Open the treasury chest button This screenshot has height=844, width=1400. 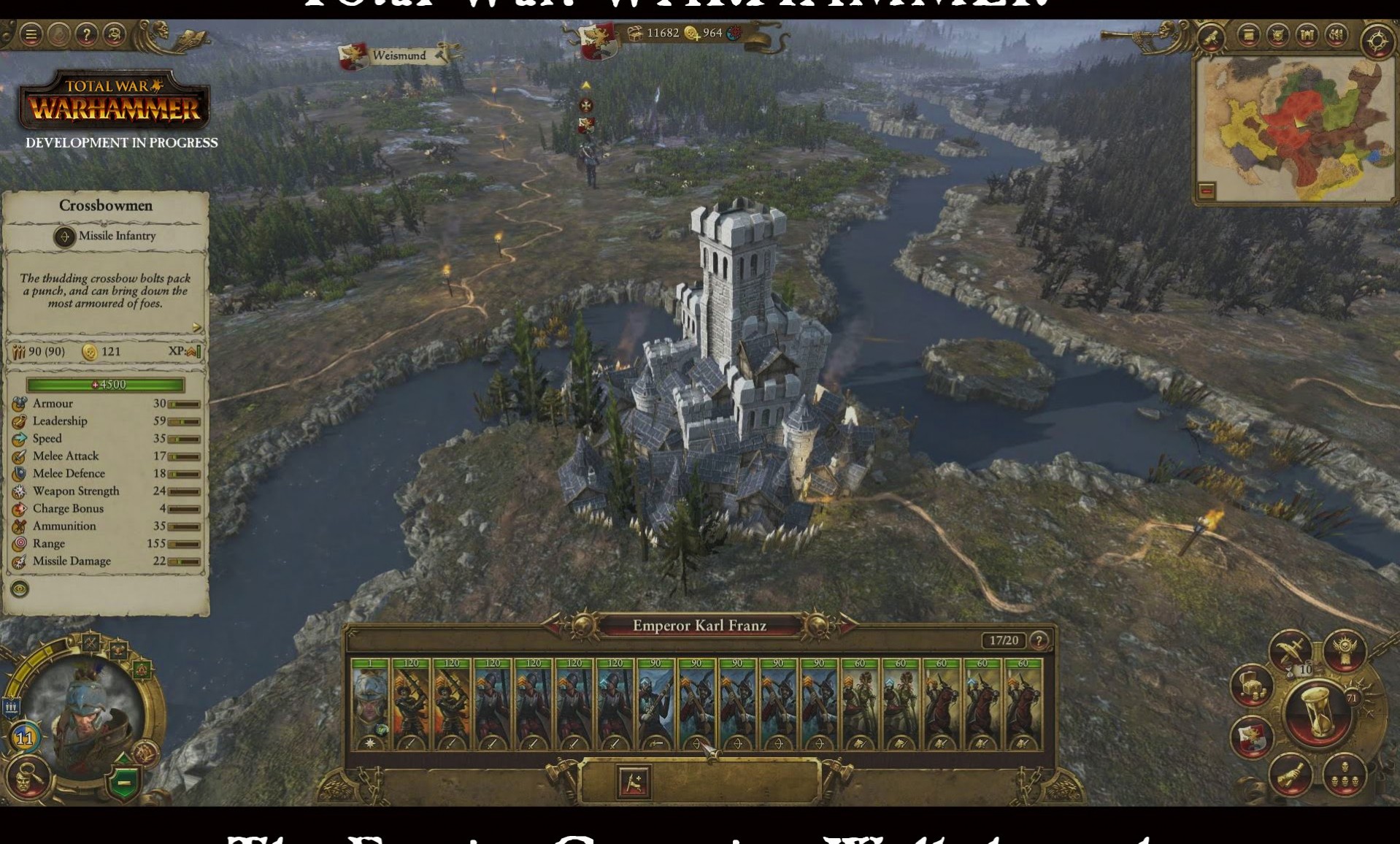[x=1252, y=686]
